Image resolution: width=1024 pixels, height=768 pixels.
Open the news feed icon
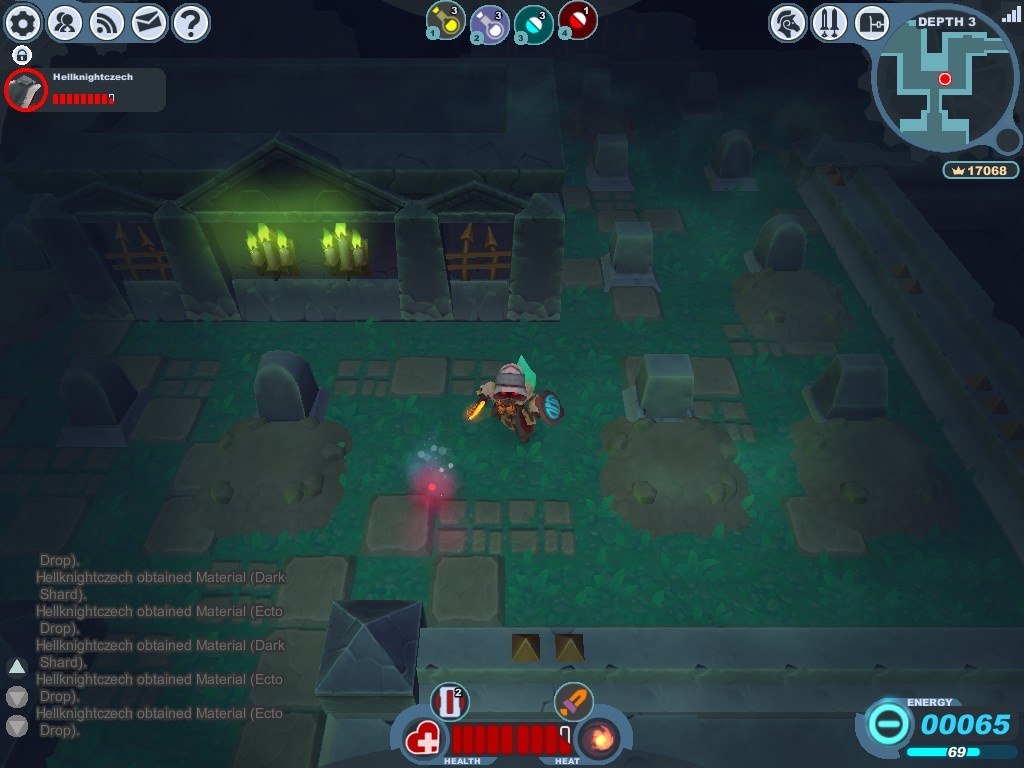point(107,22)
